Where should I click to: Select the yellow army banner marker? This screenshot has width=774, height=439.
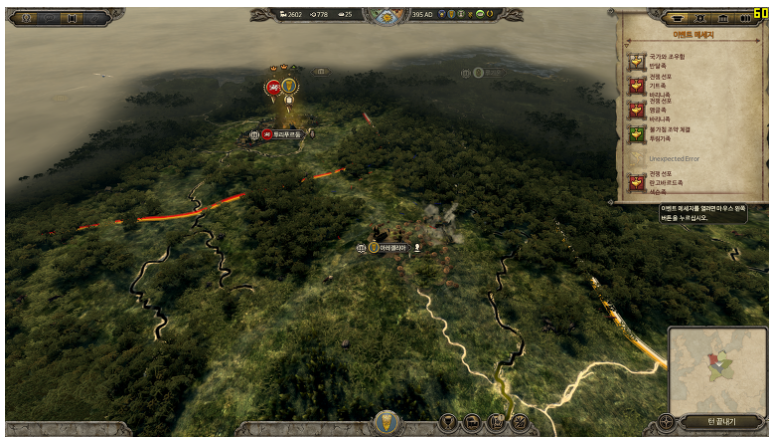click(289, 87)
